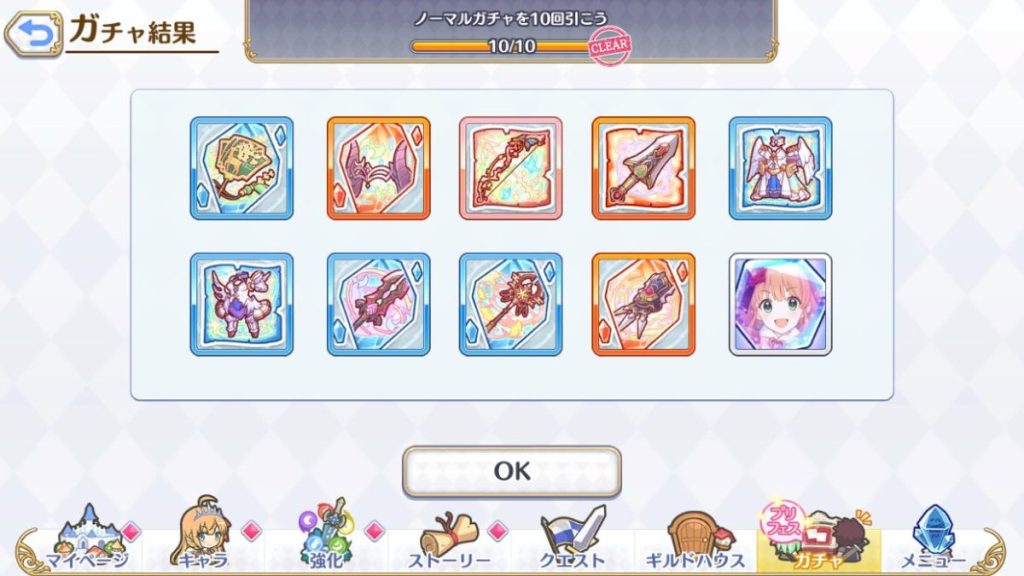1024x576 pixels.
Task: View the orange-framed clawed gauntlet item
Action: 643,304
